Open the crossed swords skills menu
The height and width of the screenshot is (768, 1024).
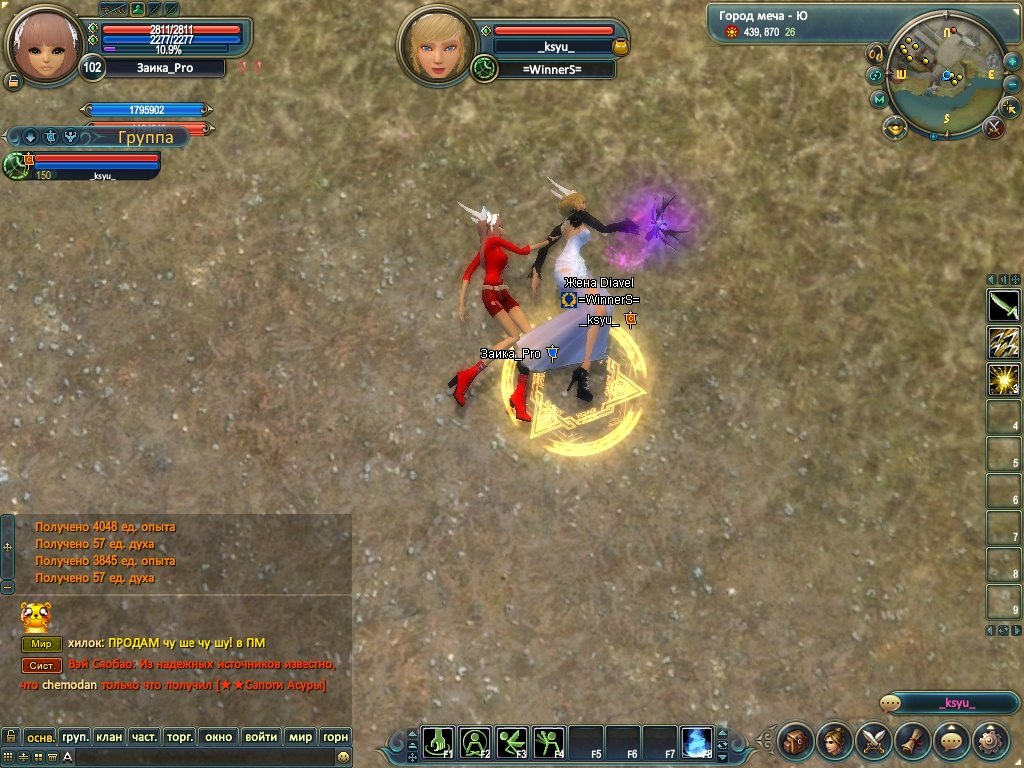point(873,741)
